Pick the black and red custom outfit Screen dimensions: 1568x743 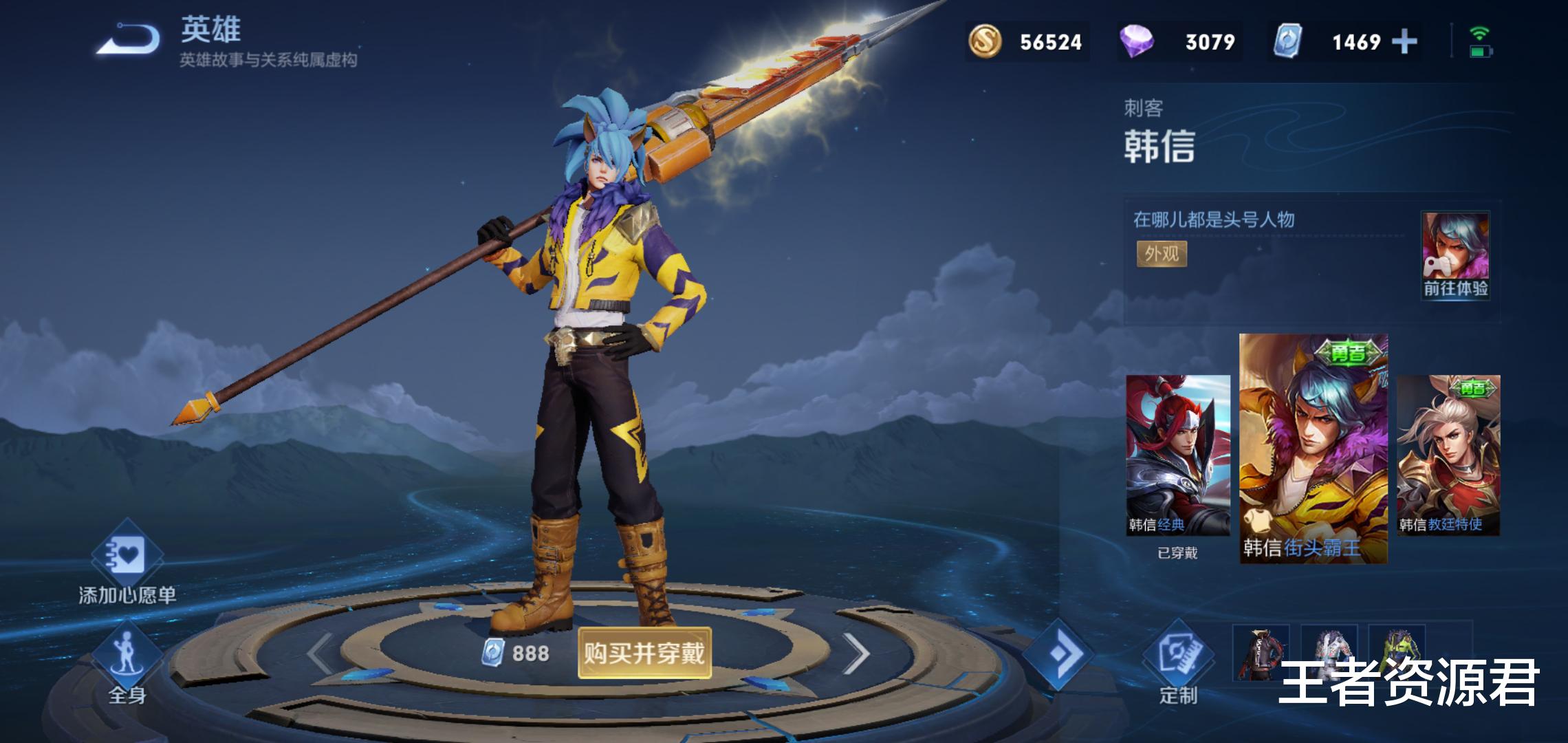(1260, 652)
